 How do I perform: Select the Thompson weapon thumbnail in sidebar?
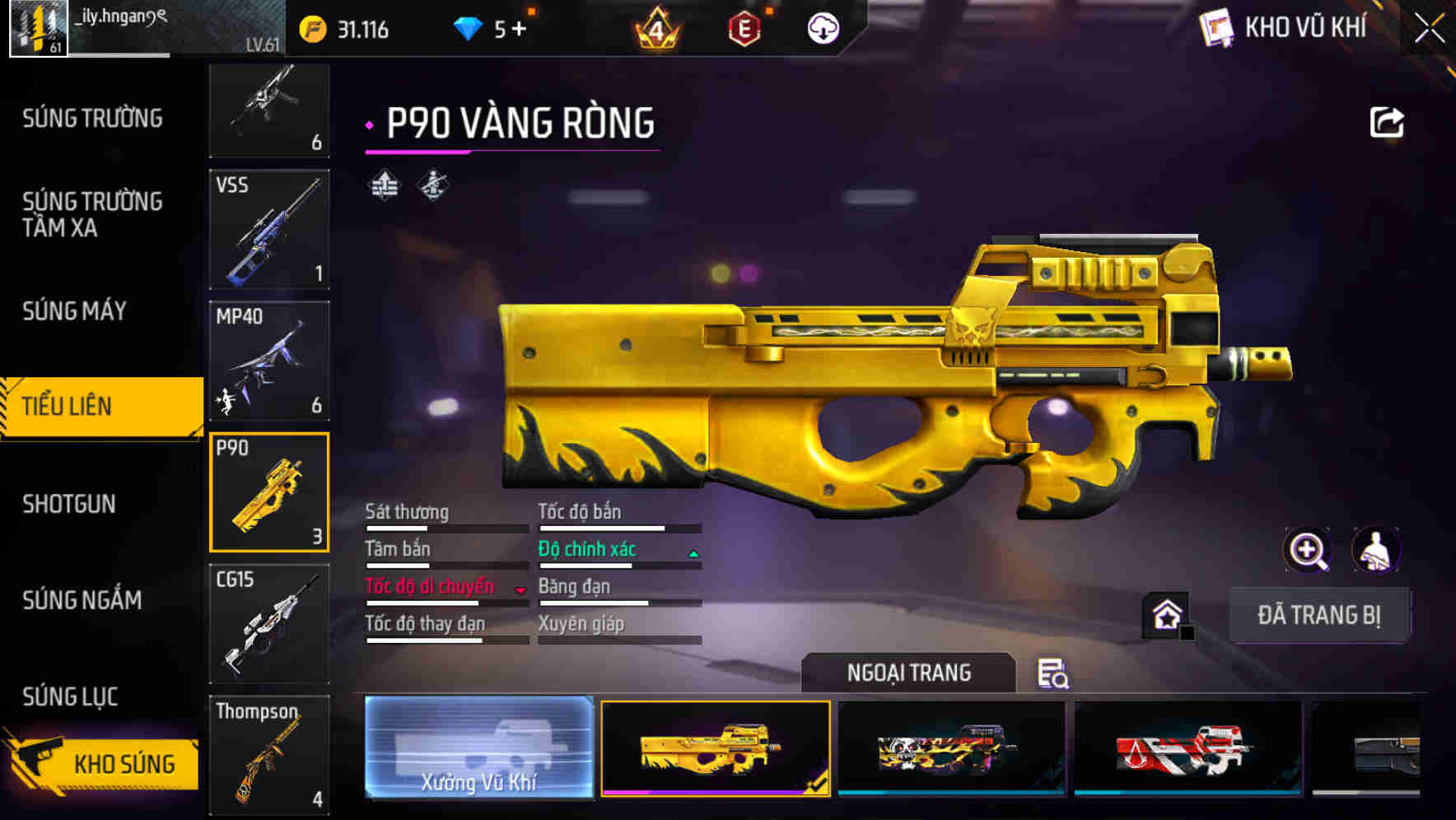(269, 753)
